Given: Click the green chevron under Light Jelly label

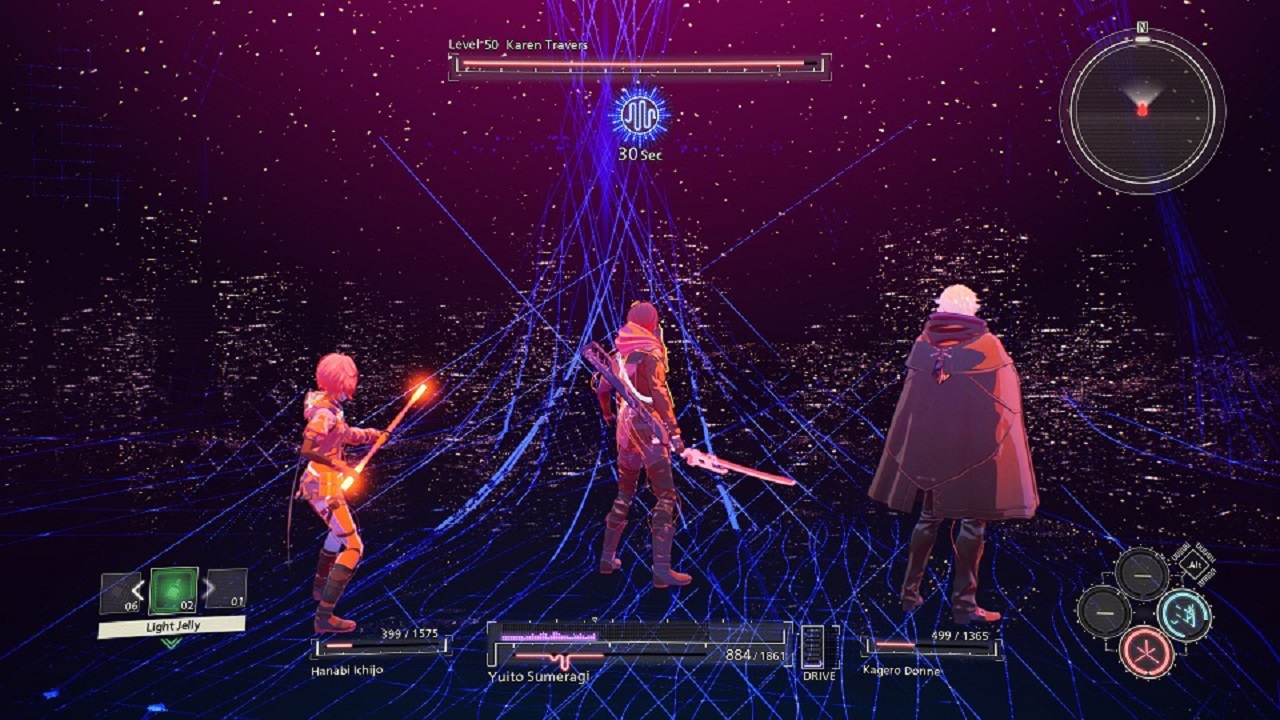Looking at the screenshot, I should pyautogui.click(x=170, y=642).
